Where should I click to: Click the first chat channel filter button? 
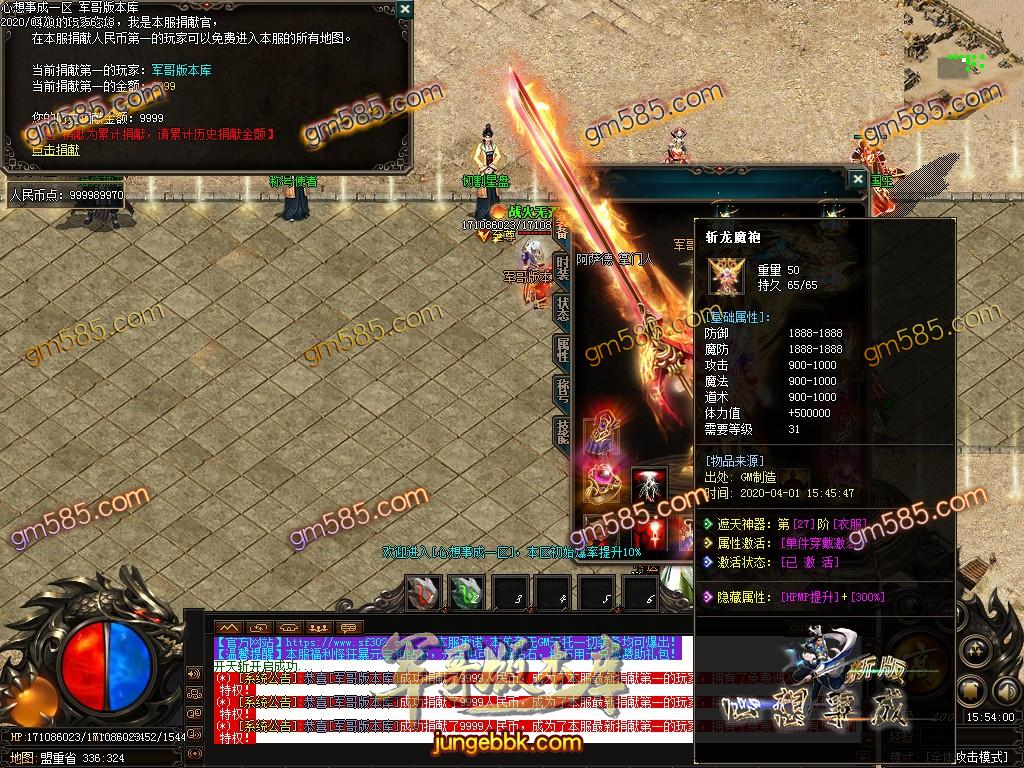pos(230,627)
